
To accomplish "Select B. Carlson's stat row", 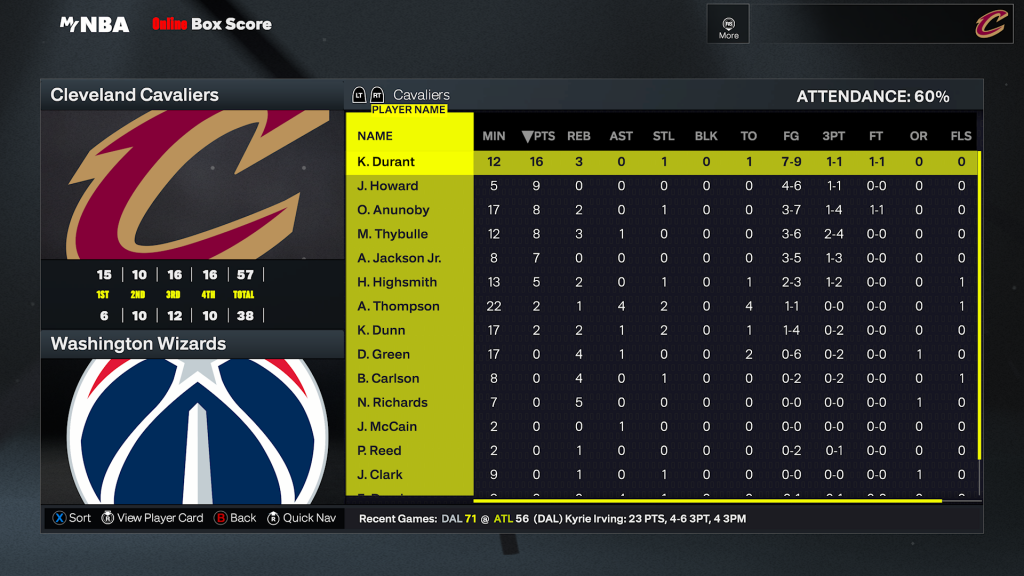I will click(x=388, y=378).
